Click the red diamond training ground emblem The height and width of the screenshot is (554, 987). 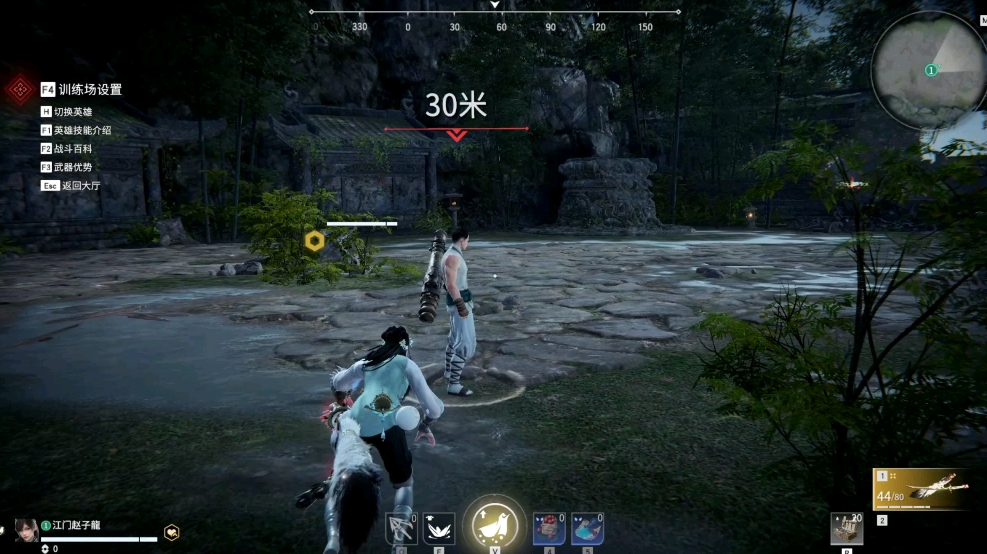[19, 90]
